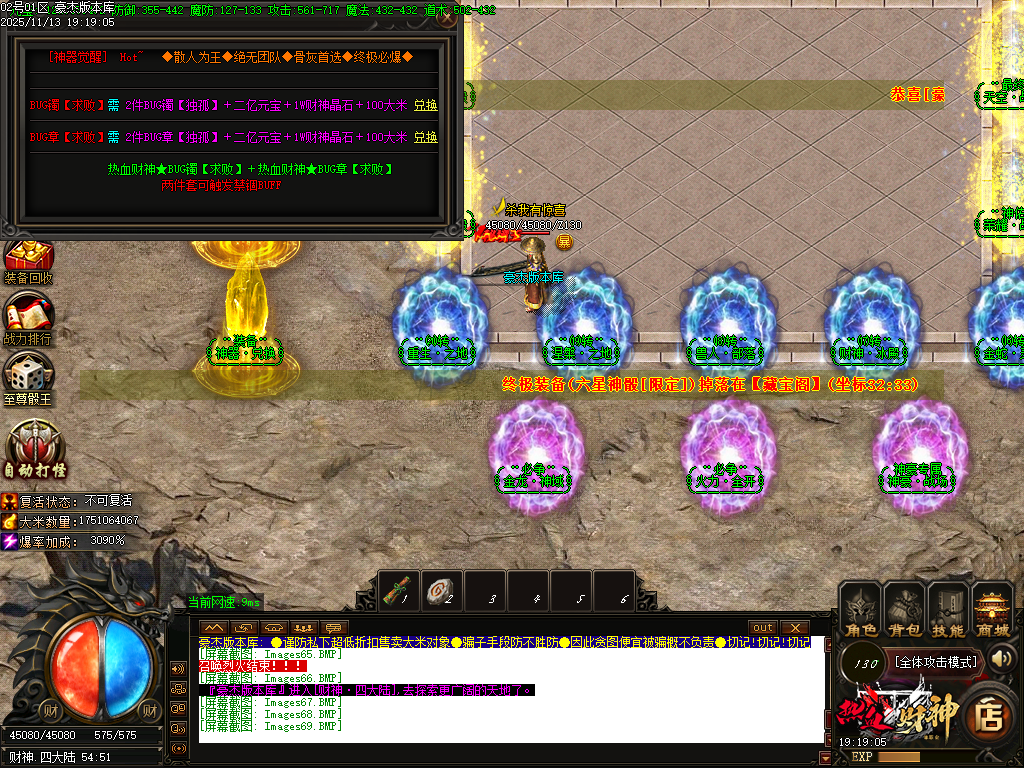Switch the 全体攻击模式 attack mode

935,662
